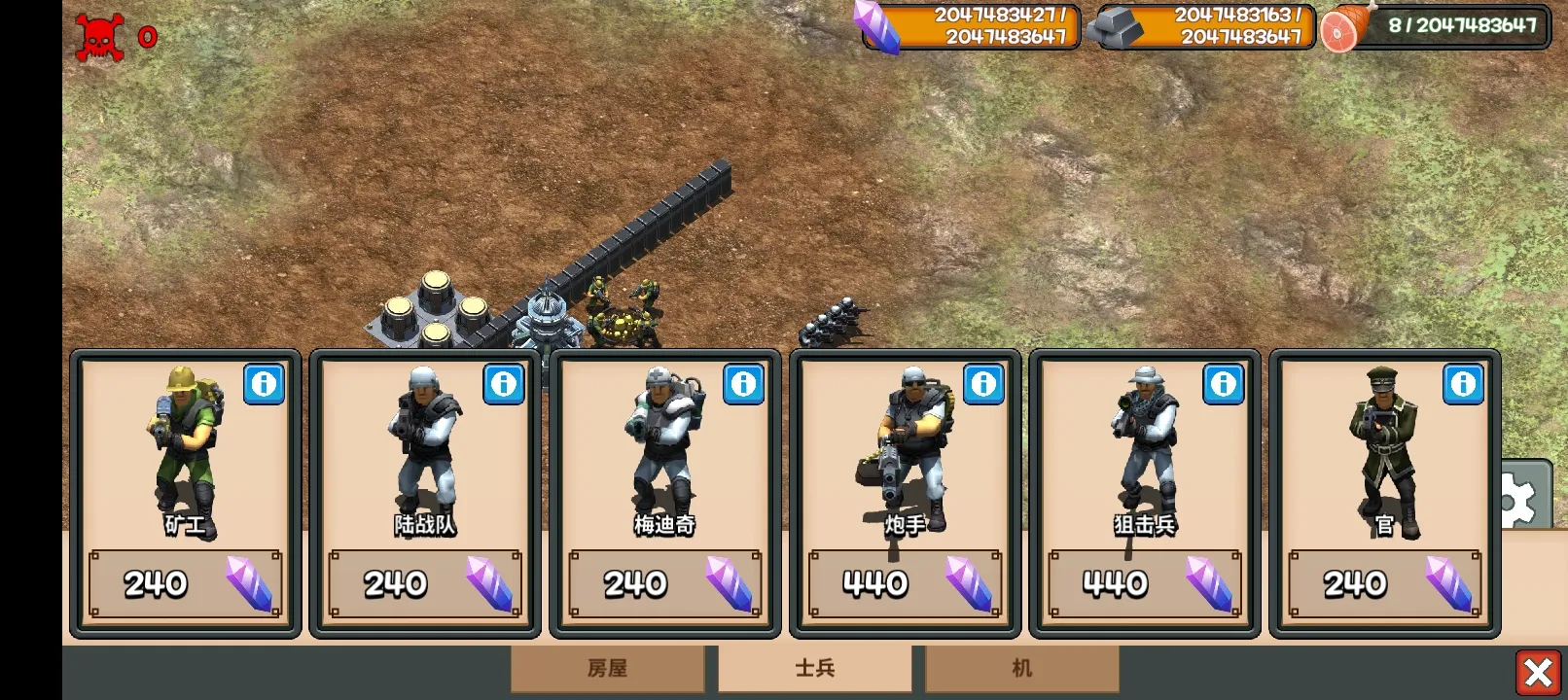Switch to the 士兵 soldiers tab
The height and width of the screenshot is (700, 1568).
[x=815, y=669]
